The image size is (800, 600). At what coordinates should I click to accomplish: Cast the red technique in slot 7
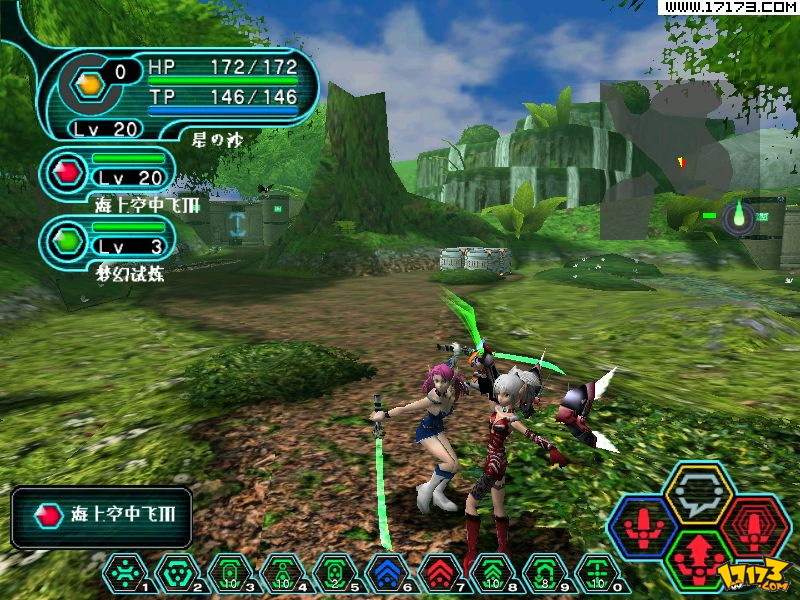click(x=439, y=574)
